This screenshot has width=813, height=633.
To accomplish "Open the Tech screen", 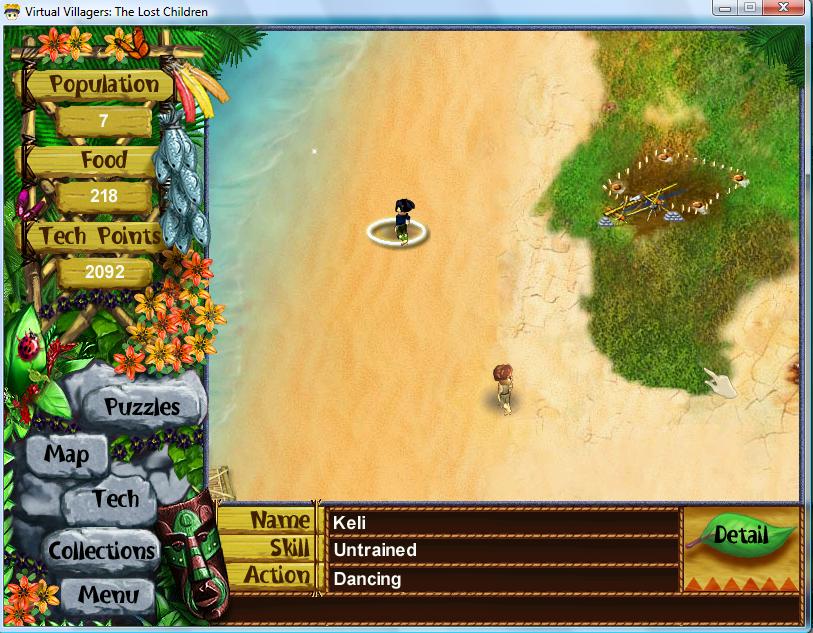I will (115, 499).
